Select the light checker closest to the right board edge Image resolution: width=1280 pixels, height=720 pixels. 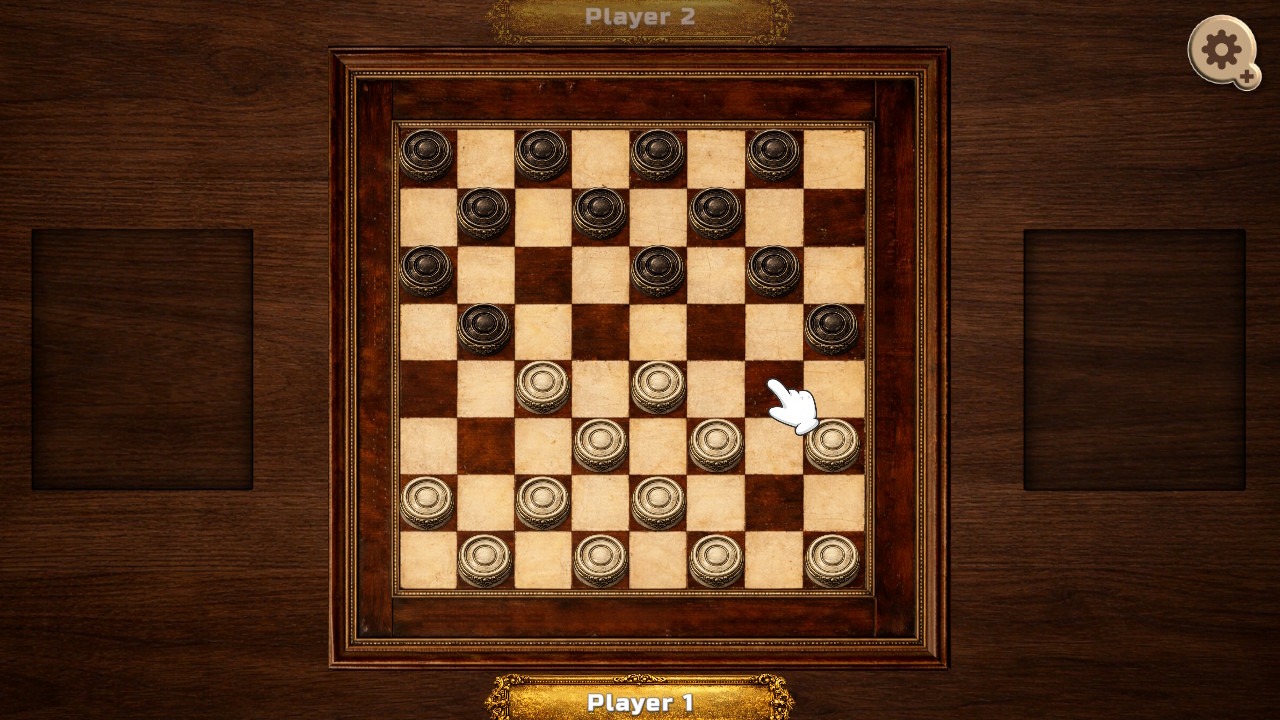[832, 443]
